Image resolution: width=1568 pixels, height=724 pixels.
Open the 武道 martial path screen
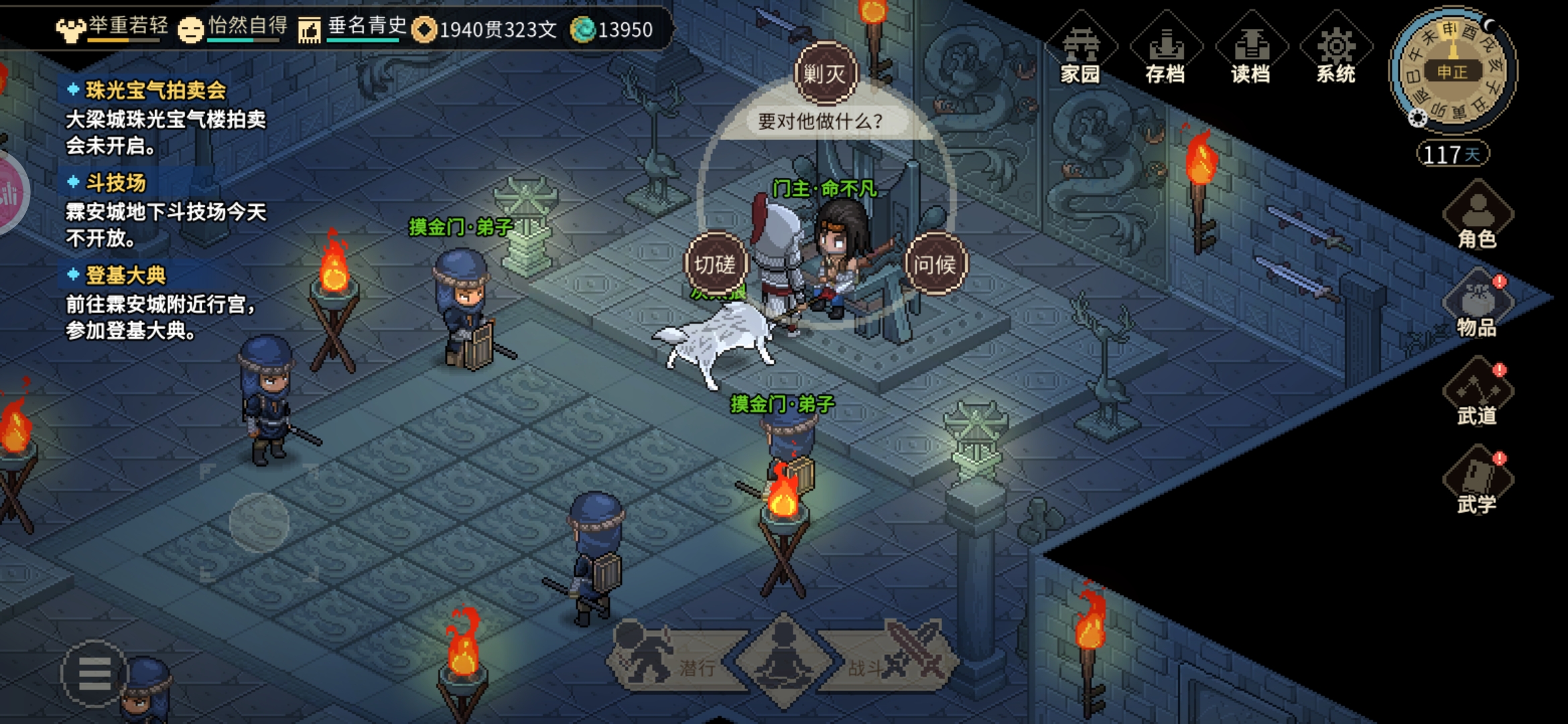click(1477, 395)
